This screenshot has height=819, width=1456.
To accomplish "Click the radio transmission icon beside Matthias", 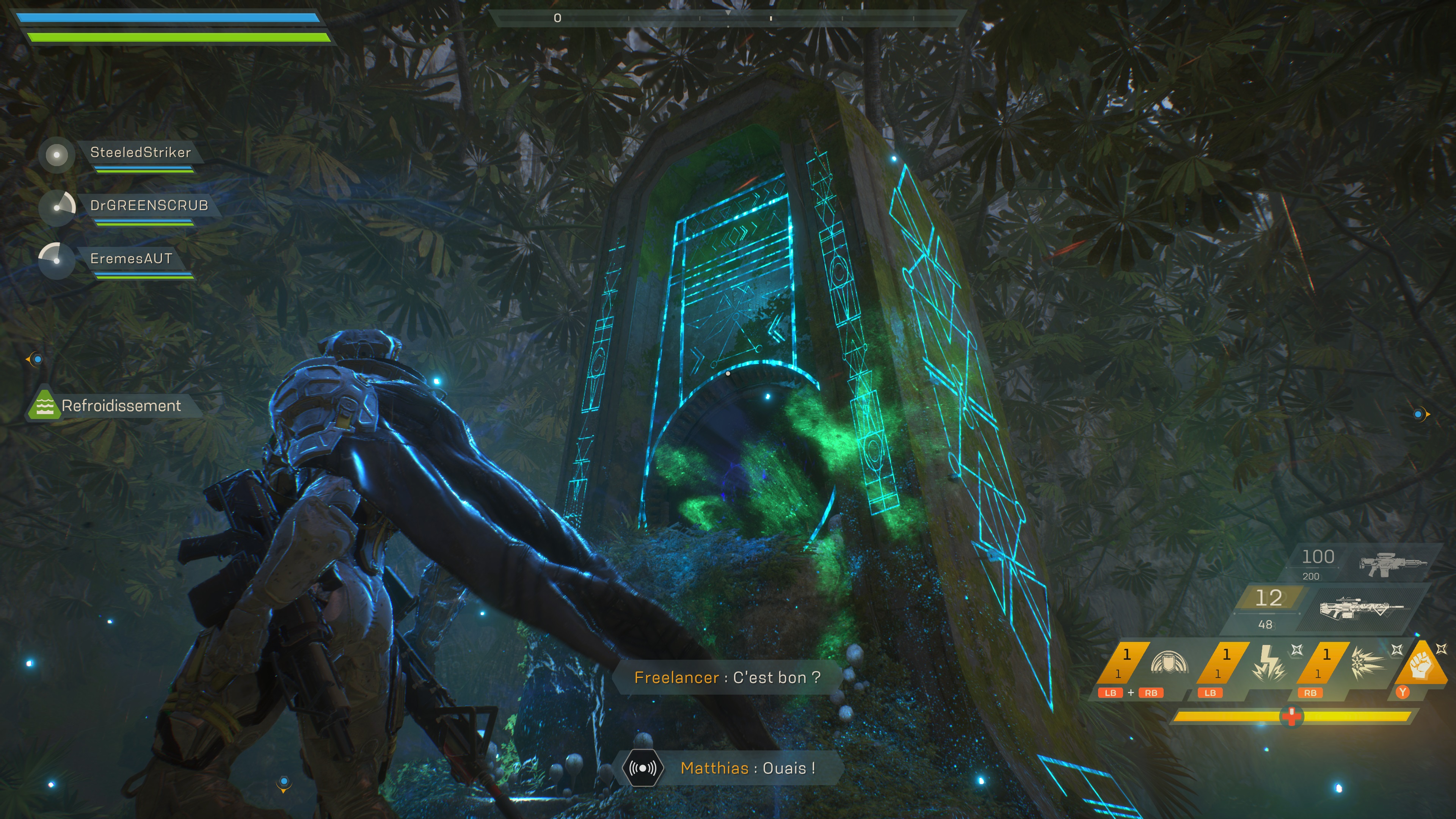I will coord(643,768).
